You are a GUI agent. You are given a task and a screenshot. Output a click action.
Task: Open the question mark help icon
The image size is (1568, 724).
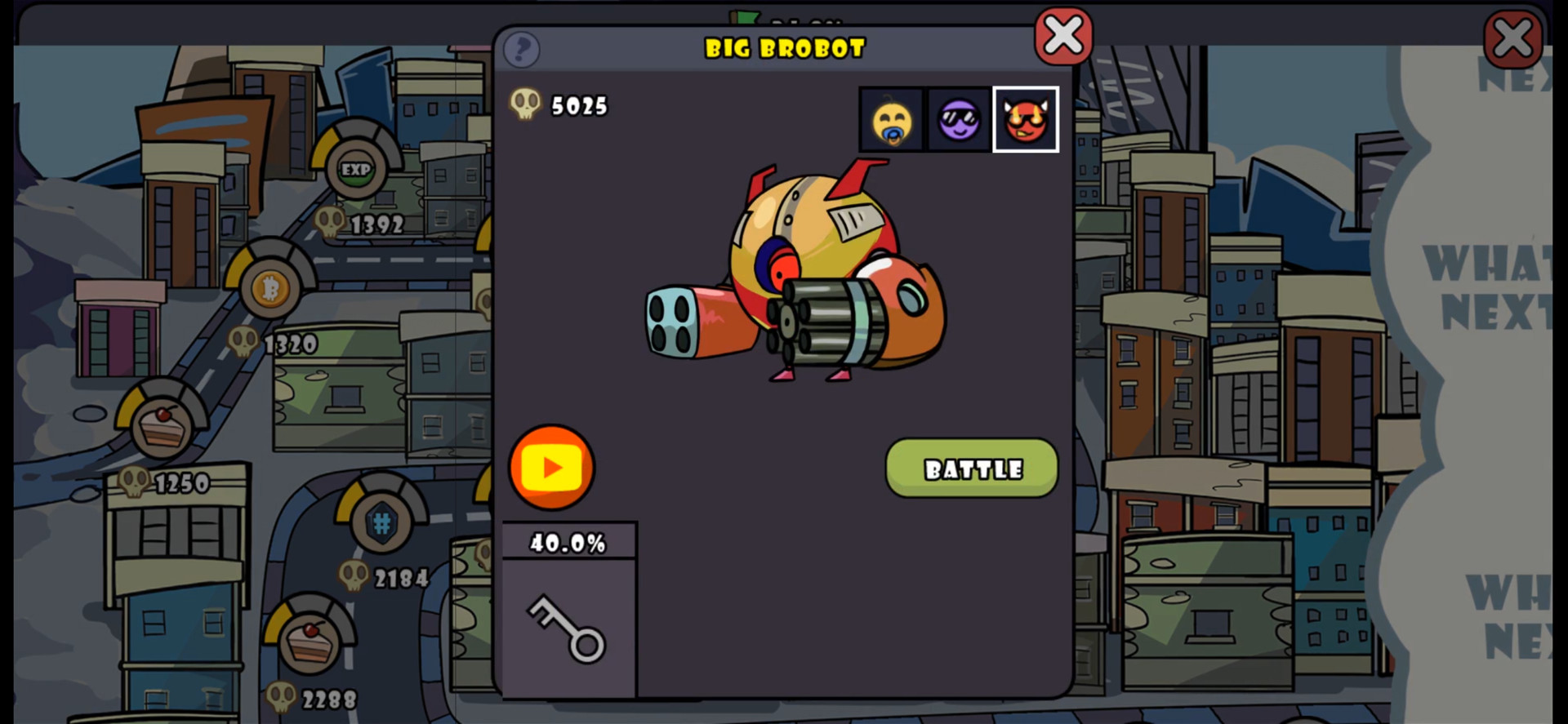(522, 50)
